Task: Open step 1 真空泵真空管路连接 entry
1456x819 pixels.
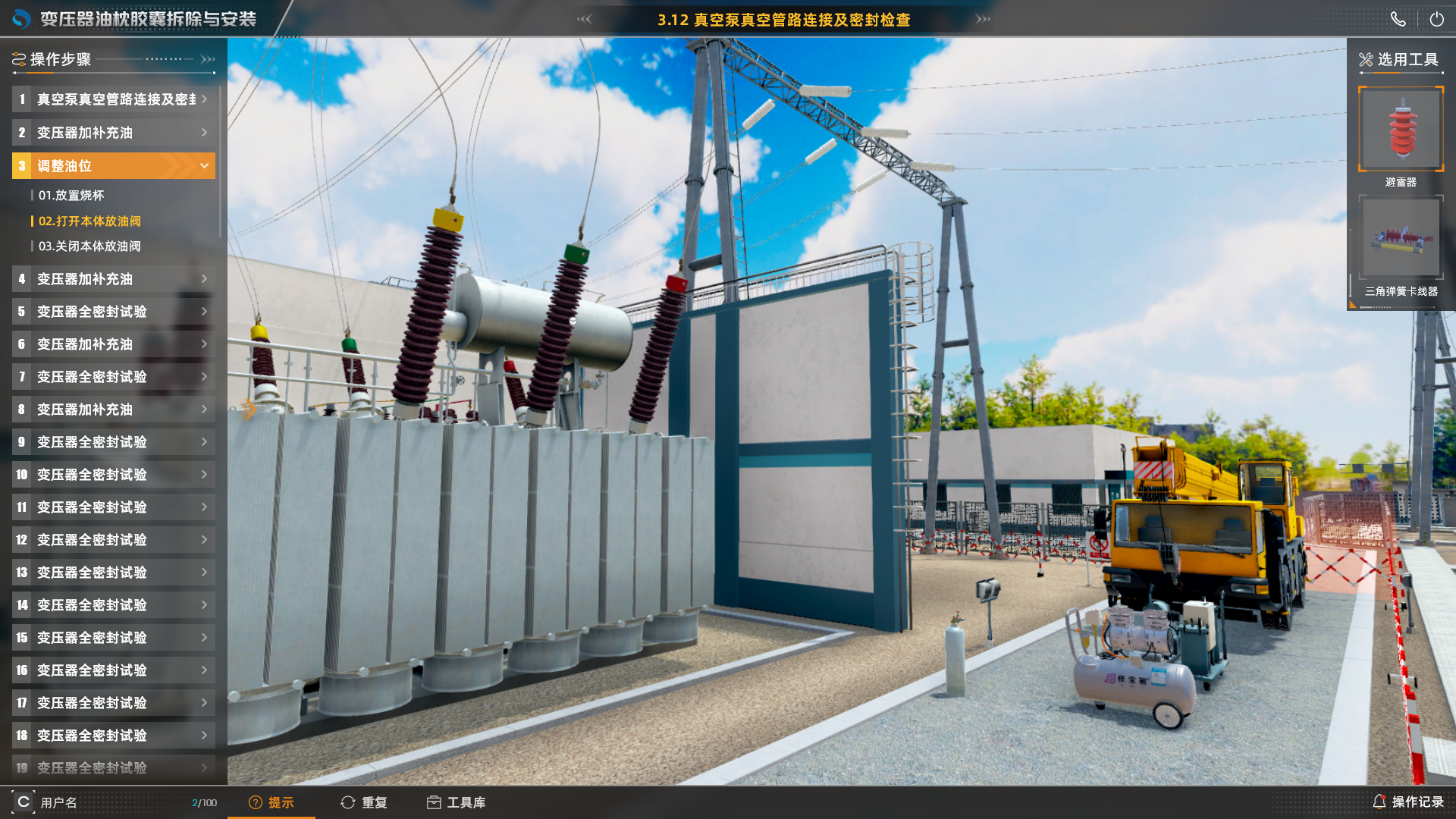Action: tap(114, 99)
